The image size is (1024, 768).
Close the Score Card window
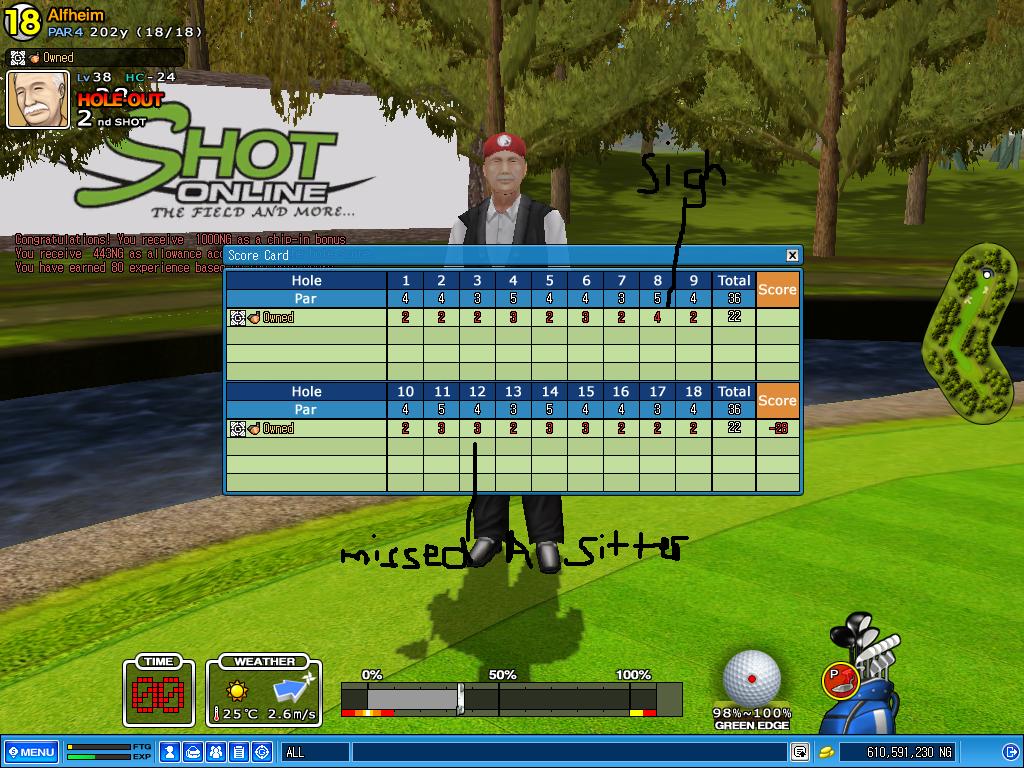pos(792,255)
